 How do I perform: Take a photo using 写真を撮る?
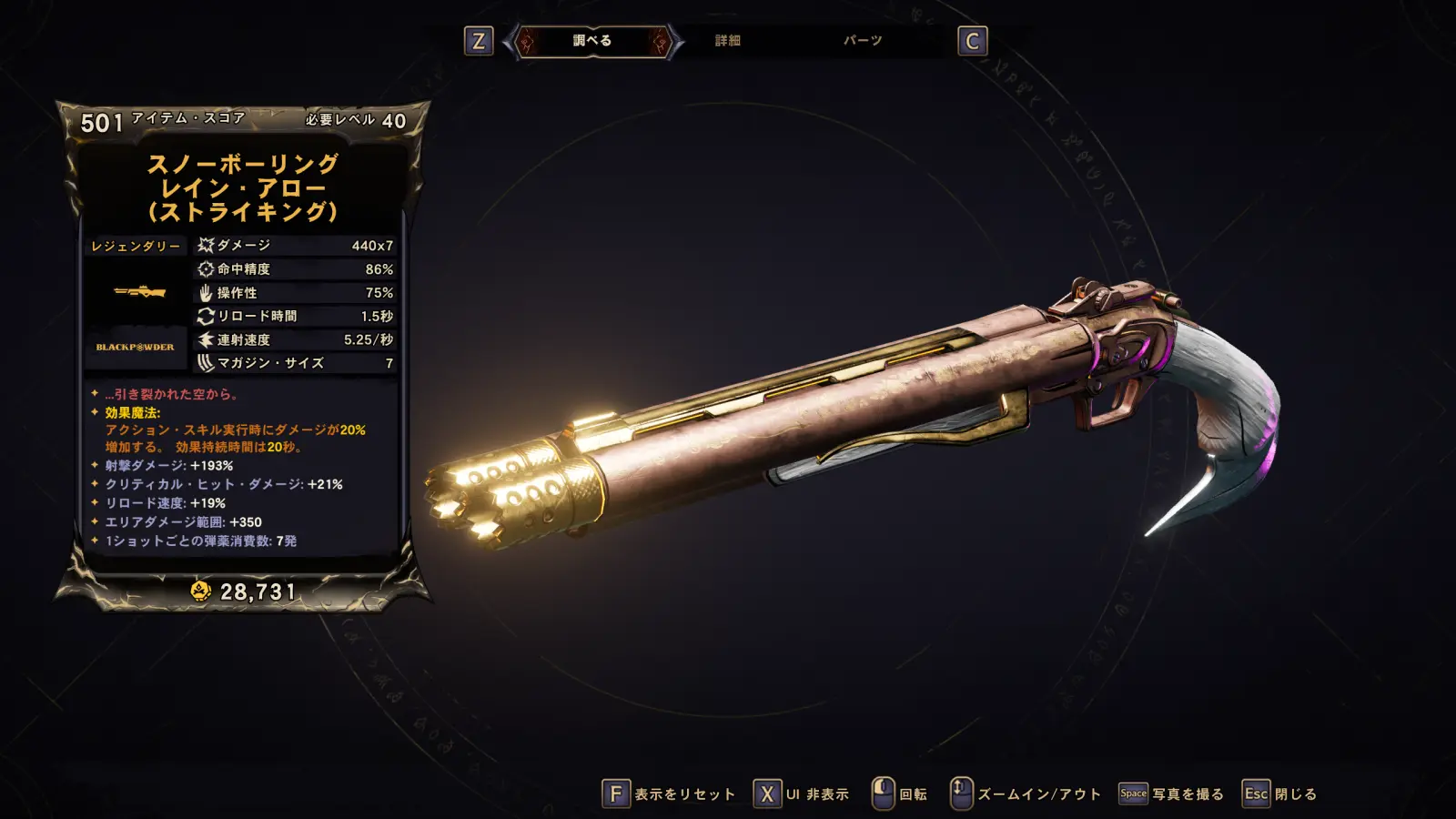coord(1172,794)
